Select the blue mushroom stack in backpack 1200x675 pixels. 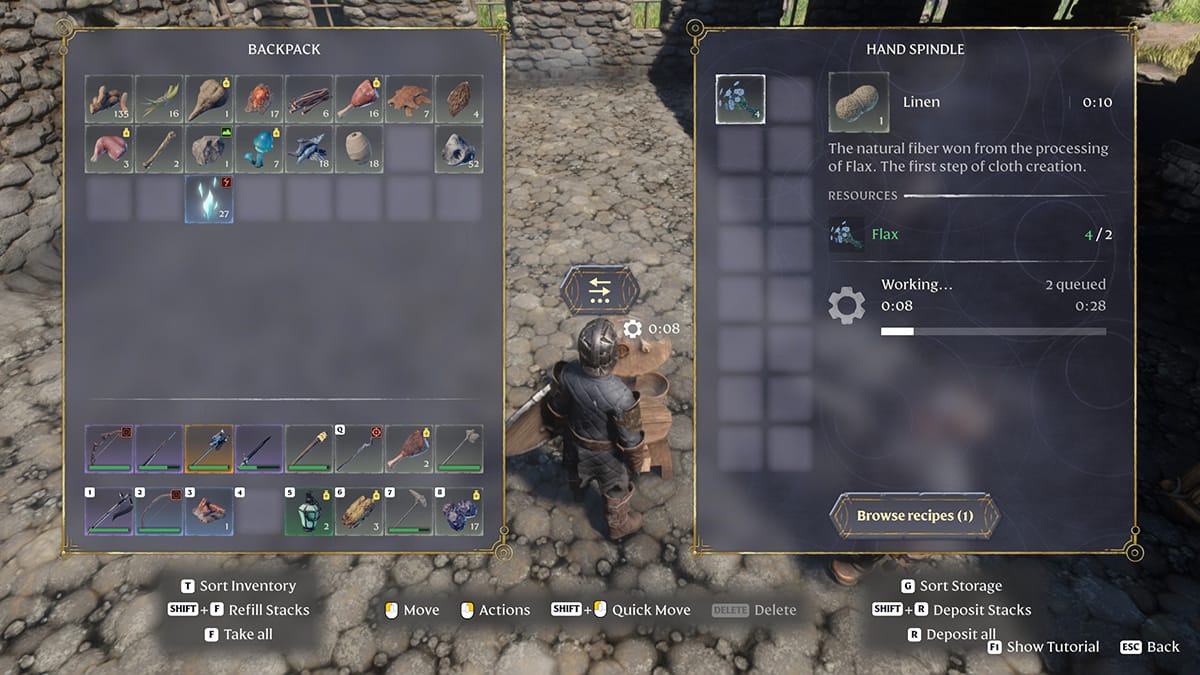click(260, 149)
